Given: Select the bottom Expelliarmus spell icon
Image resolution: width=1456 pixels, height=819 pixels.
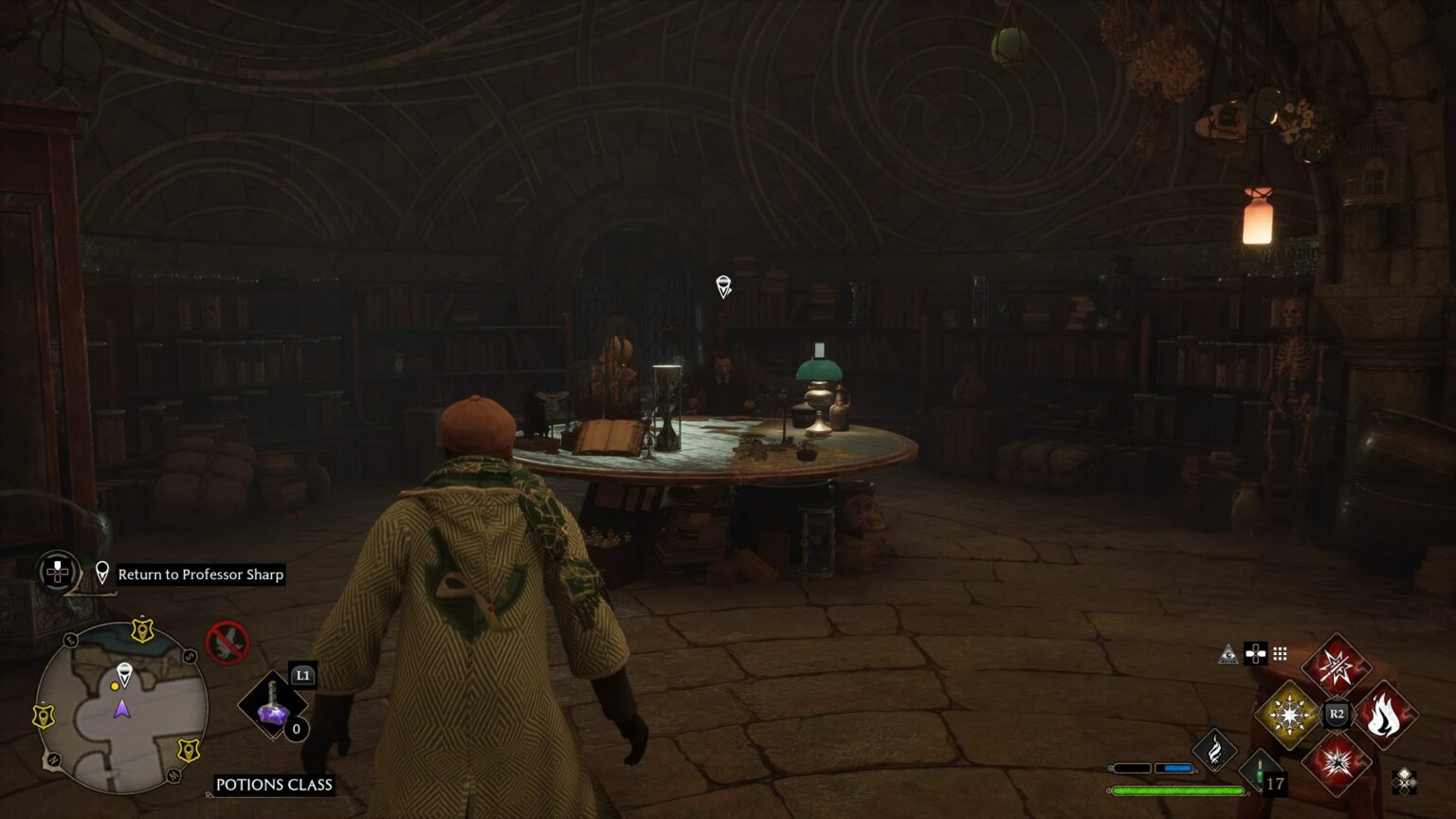Looking at the screenshot, I should coord(1337,763).
